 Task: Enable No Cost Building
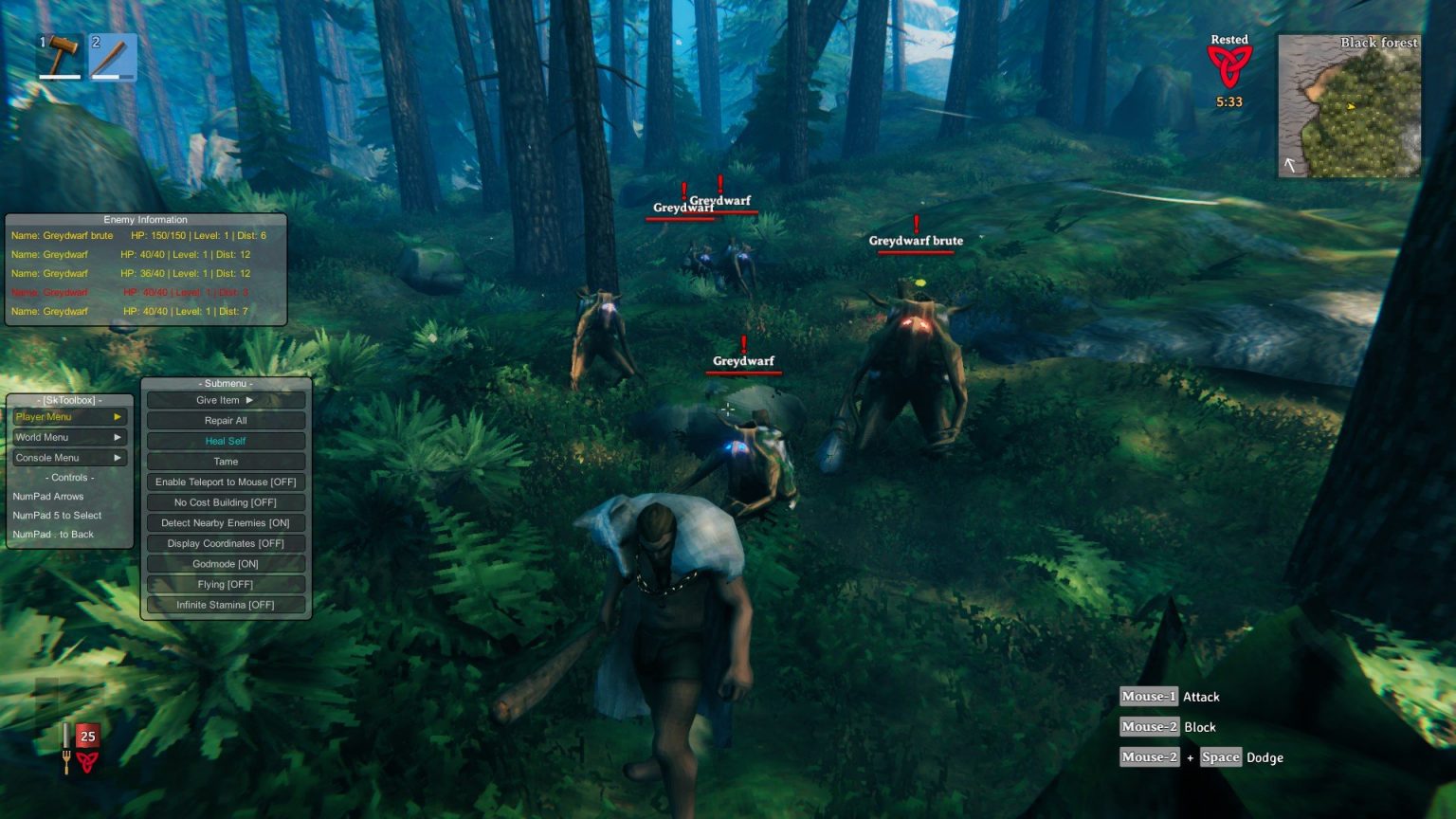click(225, 501)
